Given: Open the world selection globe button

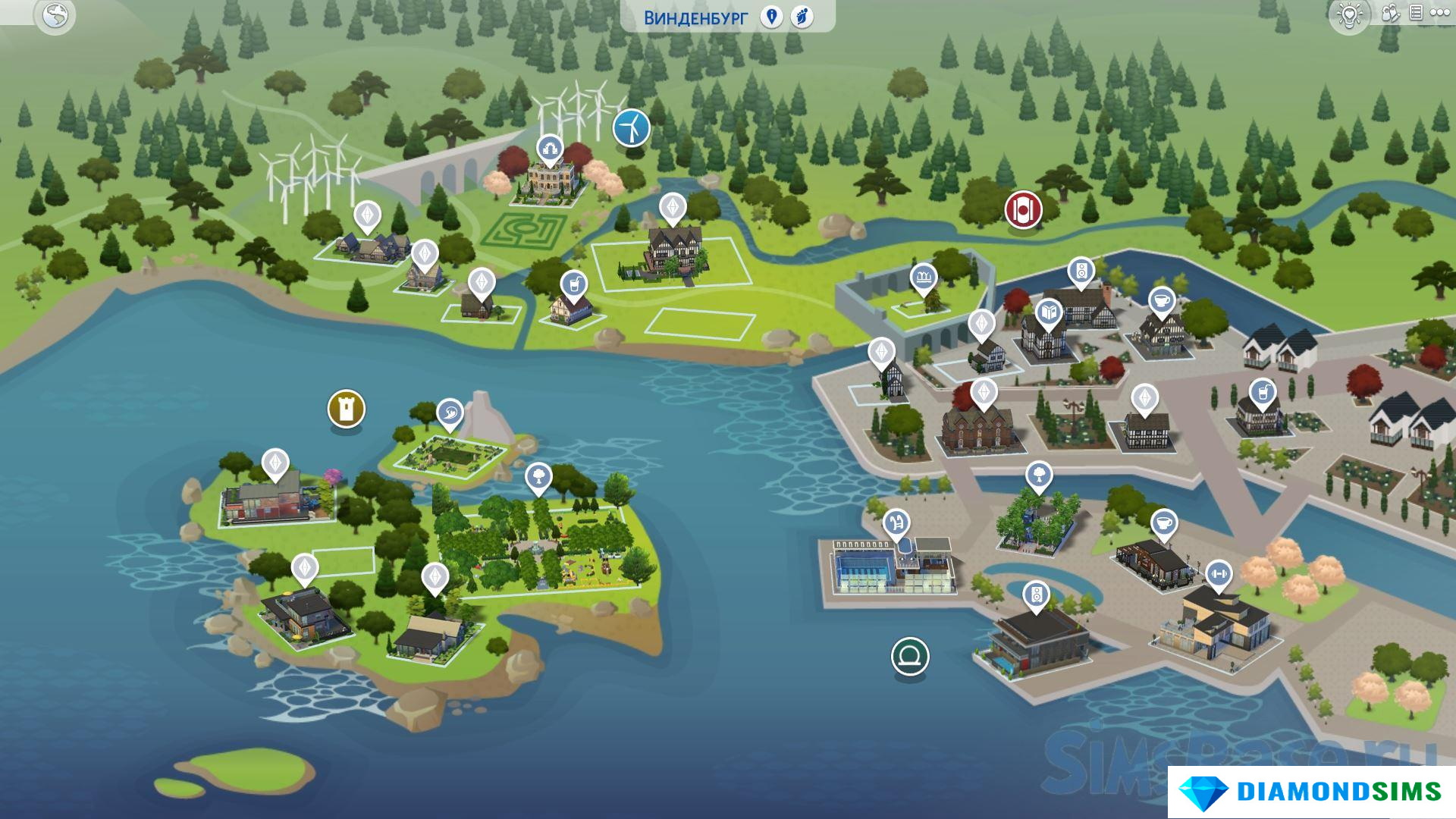Looking at the screenshot, I should click(55, 15).
